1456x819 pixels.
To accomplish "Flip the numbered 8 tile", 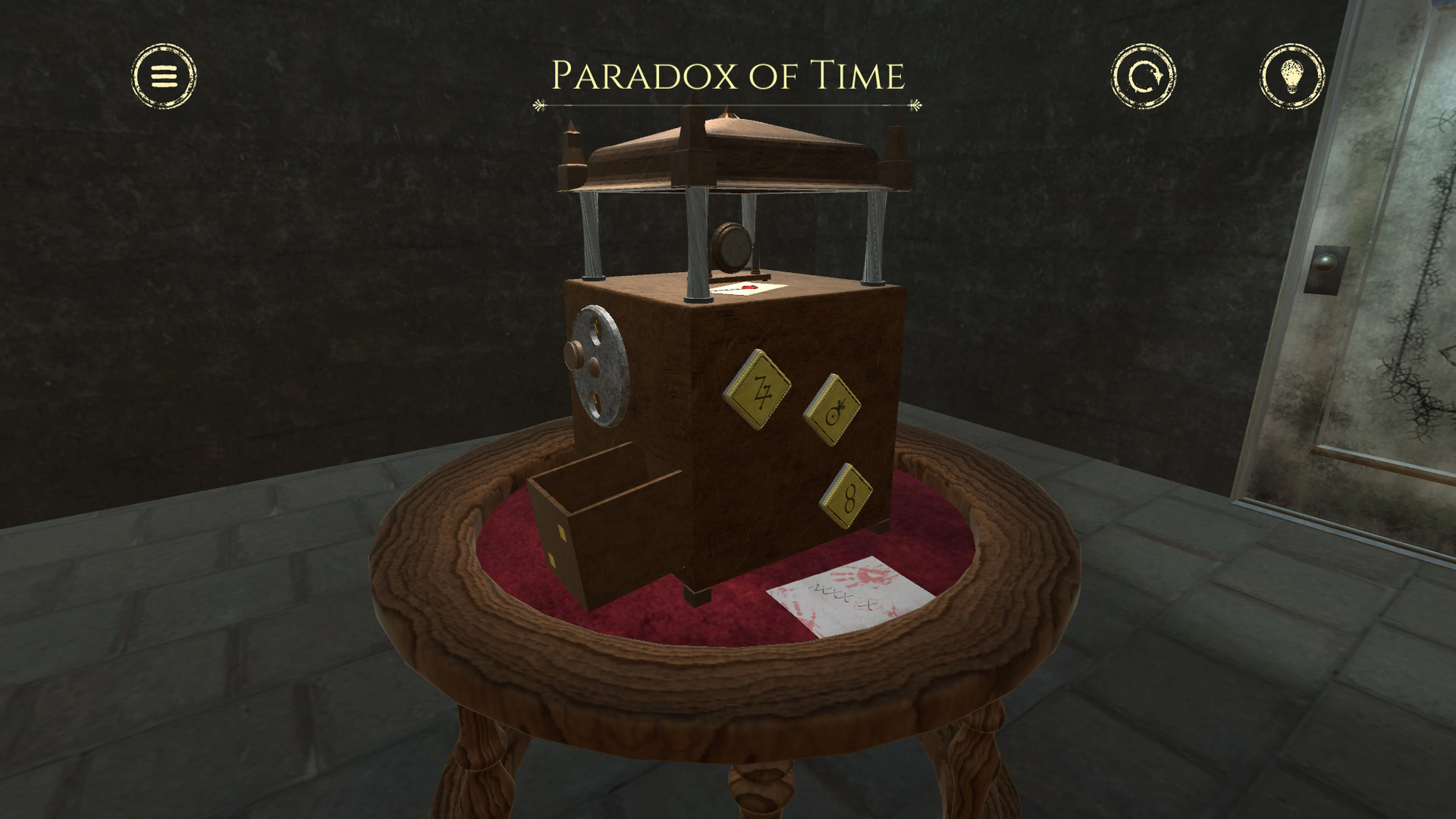I will (x=848, y=498).
